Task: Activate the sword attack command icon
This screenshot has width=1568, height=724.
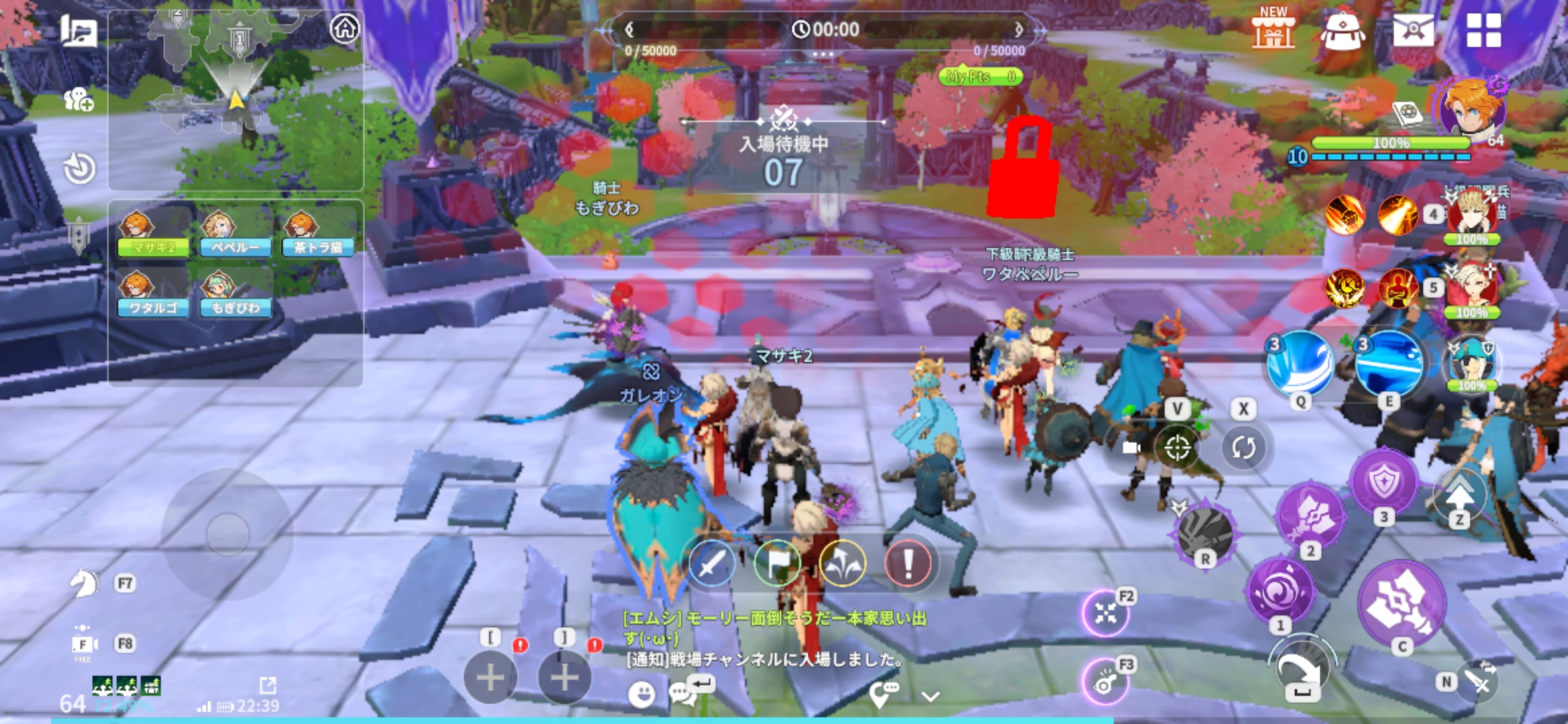Action: (712, 564)
